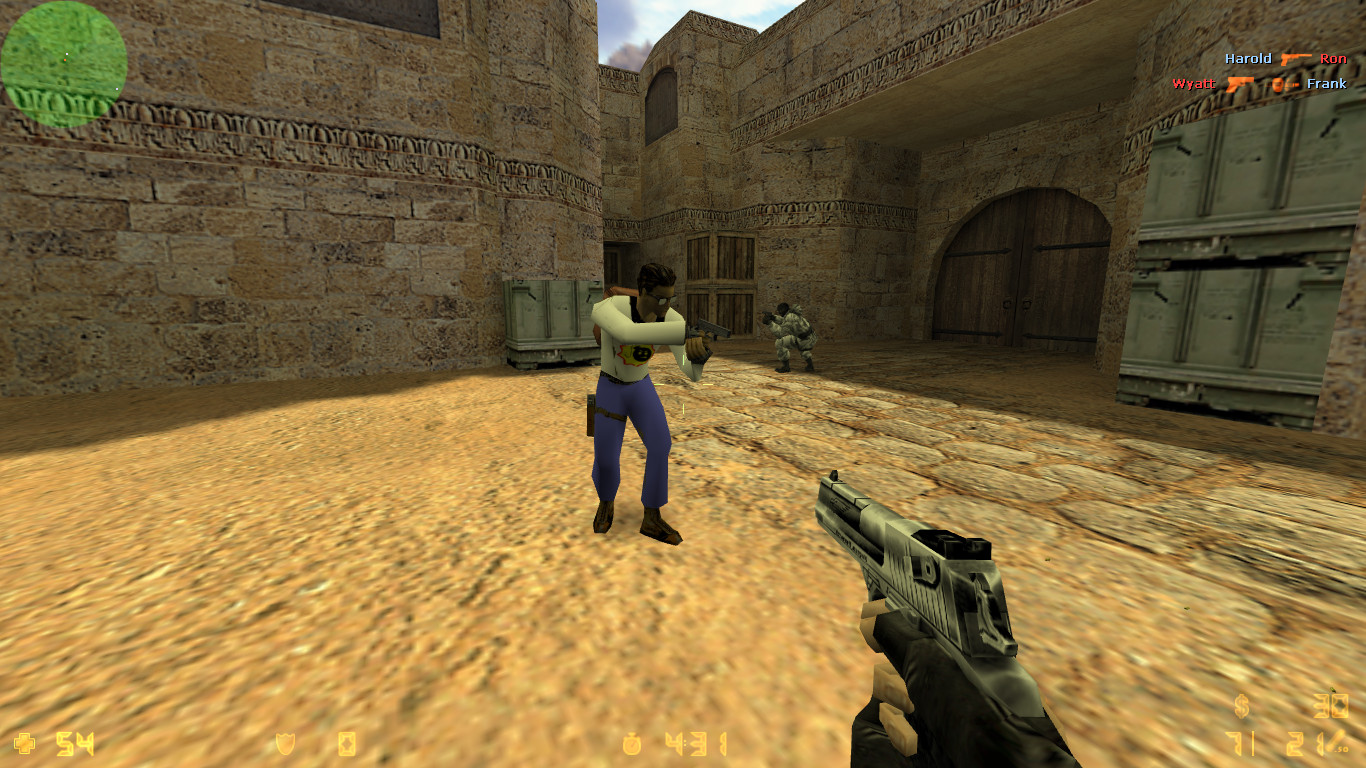Click the round timer stopwatch icon
The width and height of the screenshot is (1366, 768).
(x=633, y=742)
